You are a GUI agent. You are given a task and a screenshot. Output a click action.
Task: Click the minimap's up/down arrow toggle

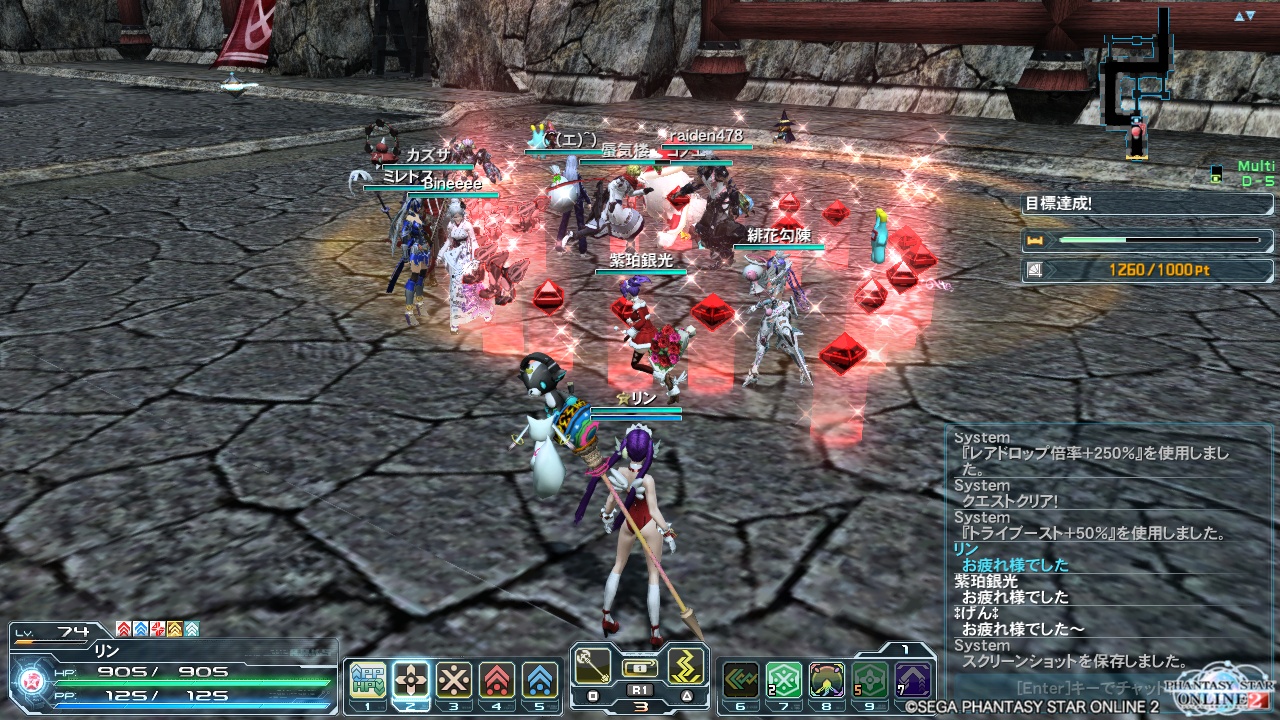pyautogui.click(x=1244, y=16)
